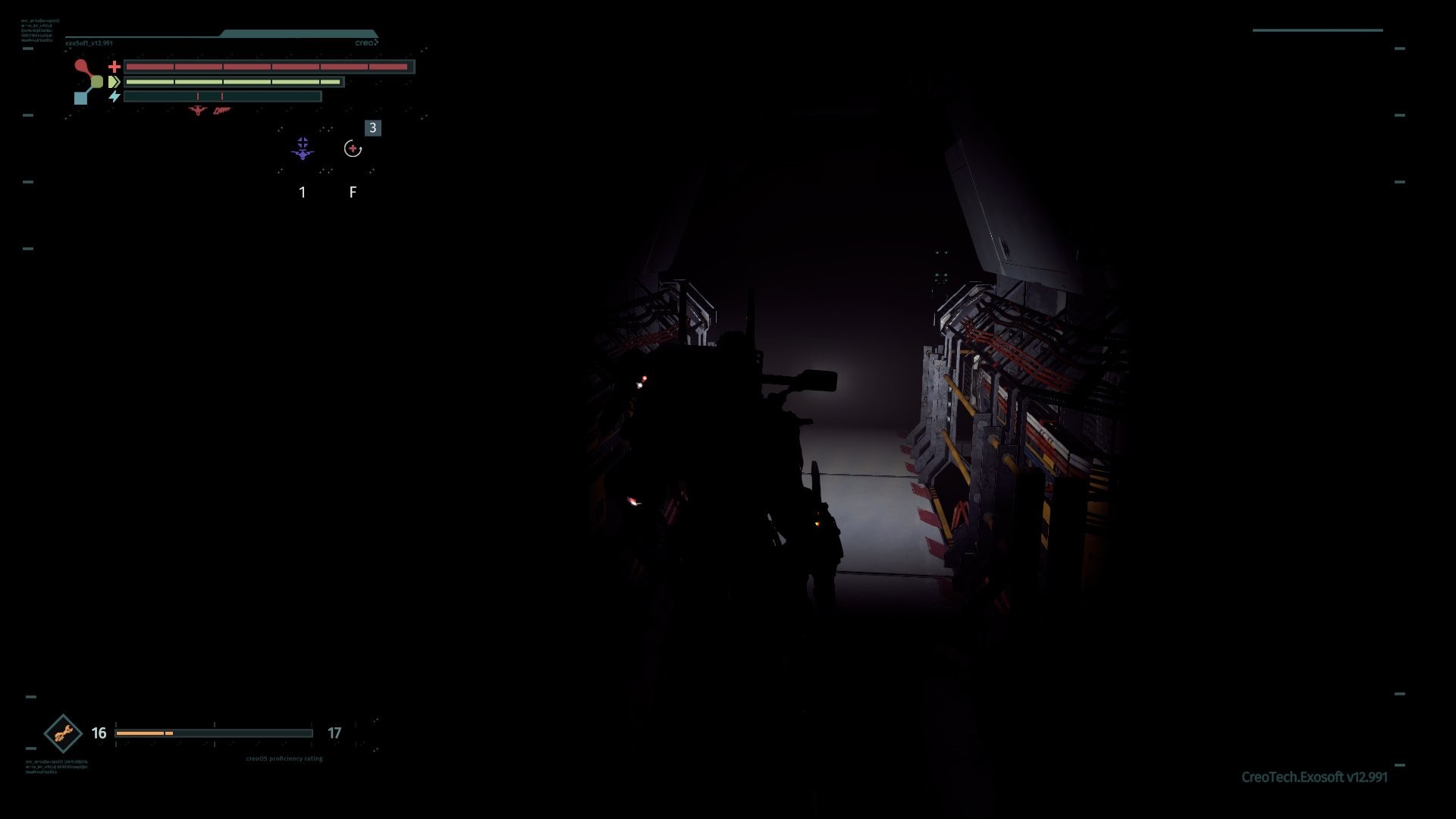Click the blue lightning energy icon
1456x819 pixels.
tap(115, 96)
